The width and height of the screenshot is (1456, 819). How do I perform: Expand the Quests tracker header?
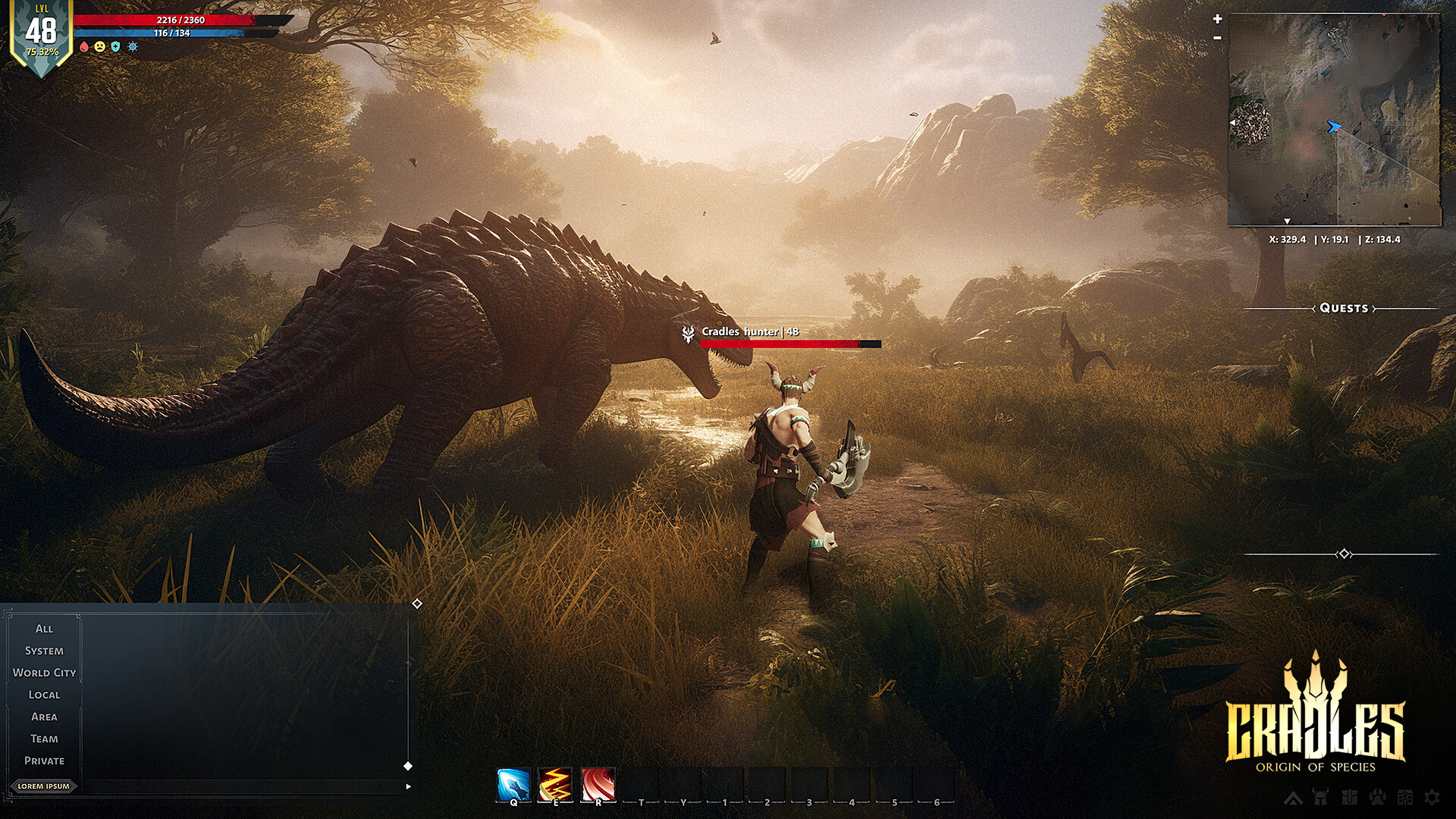pos(1344,308)
